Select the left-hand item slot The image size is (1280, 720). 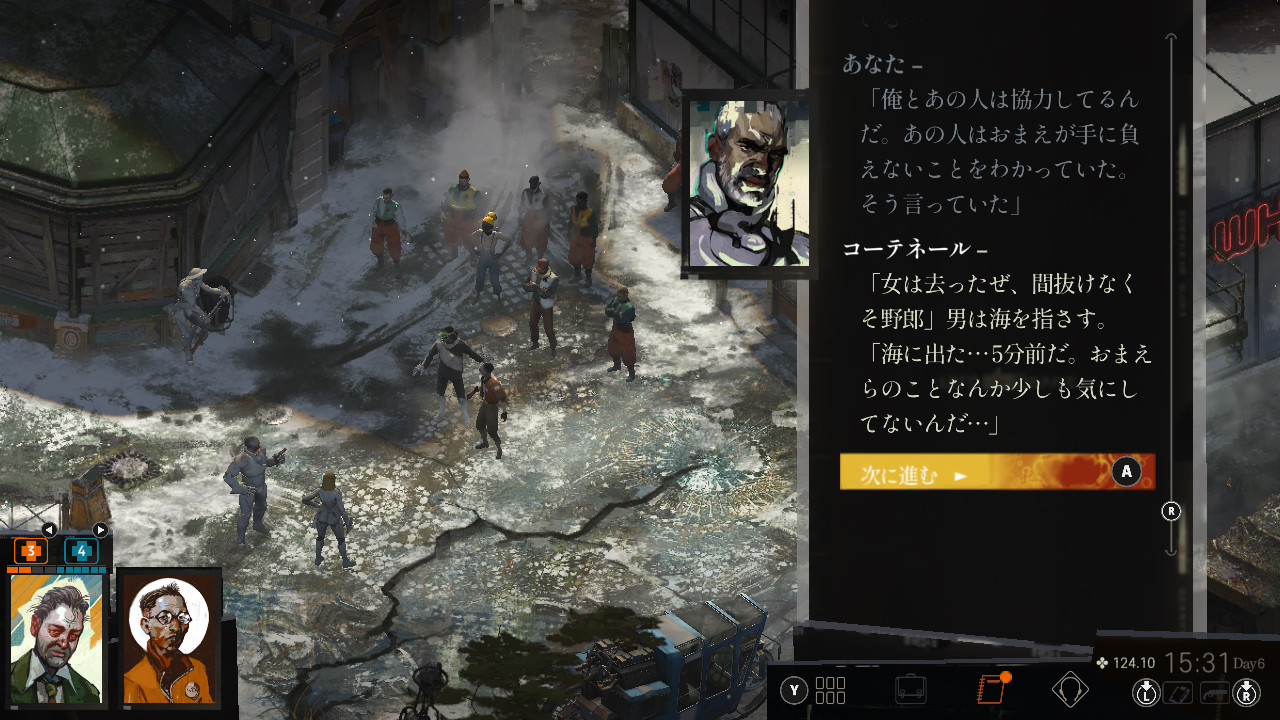tap(1180, 692)
